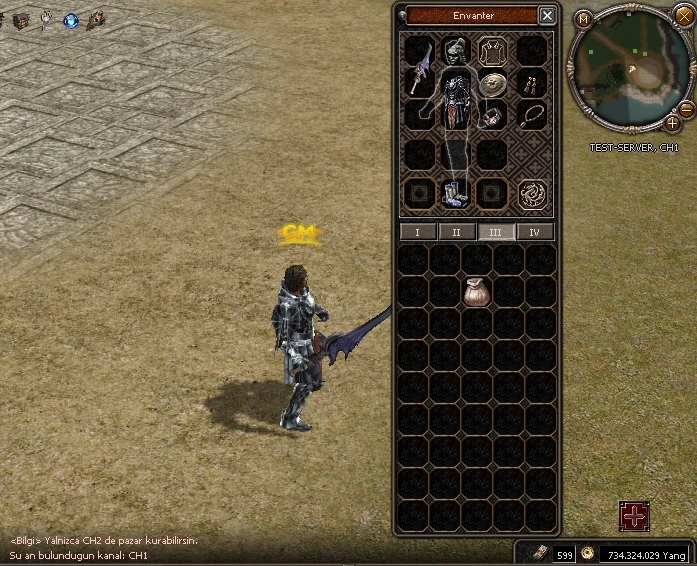Switch to inventory page I
This screenshot has width=697, height=566.
(418, 232)
